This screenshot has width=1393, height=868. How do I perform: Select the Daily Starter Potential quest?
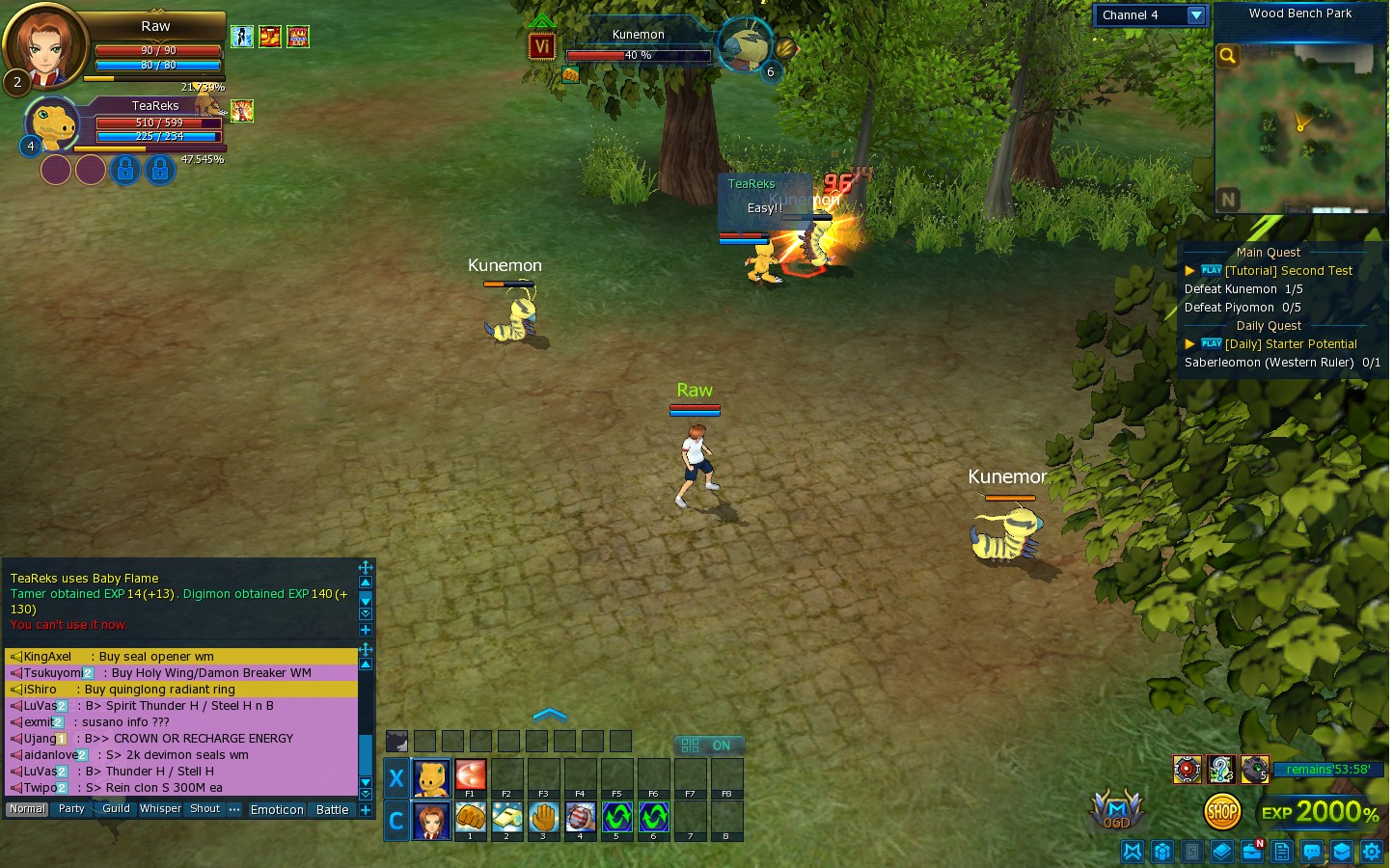pyautogui.click(x=1290, y=344)
